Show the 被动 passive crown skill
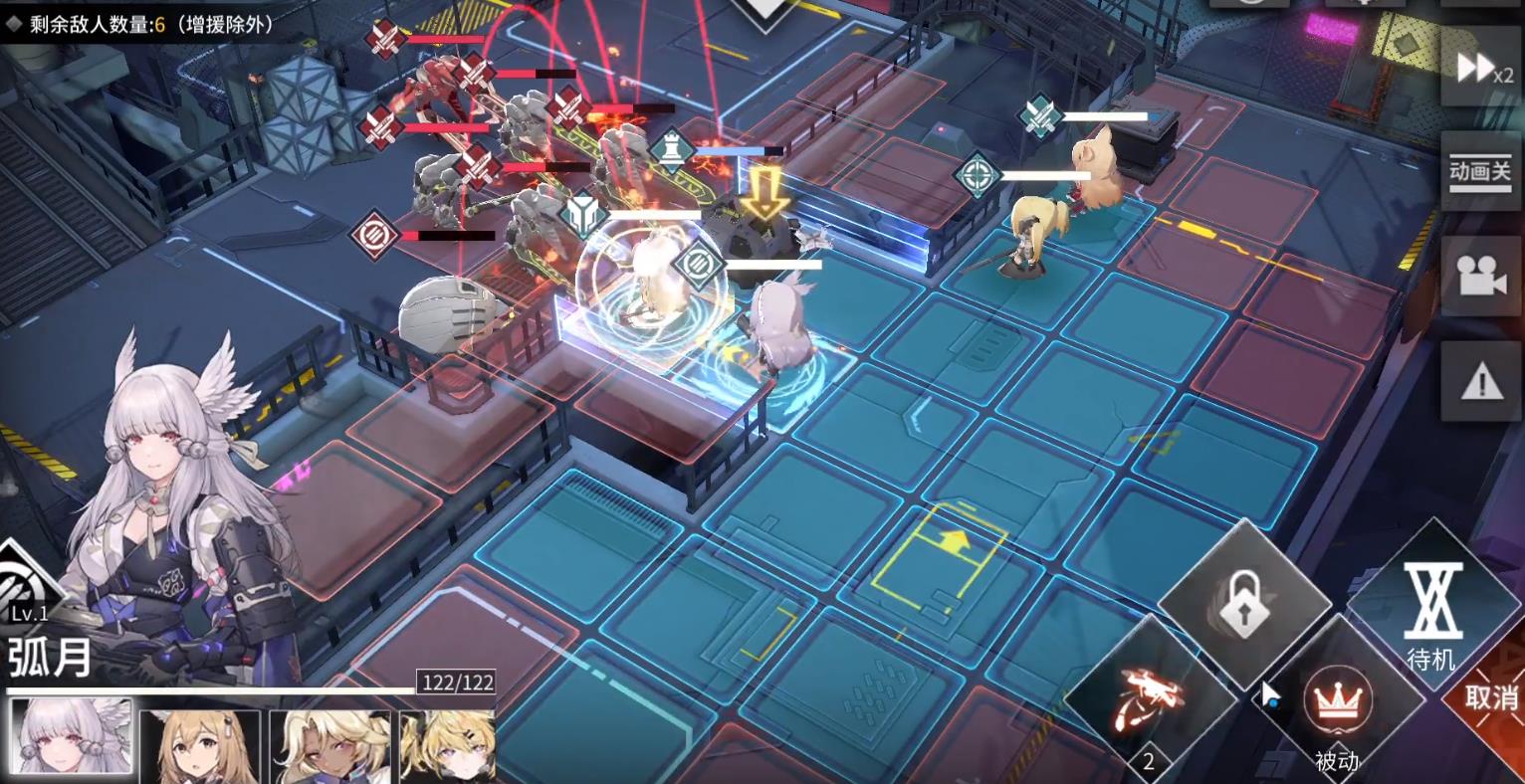Image resolution: width=1525 pixels, height=784 pixels. [1337, 706]
